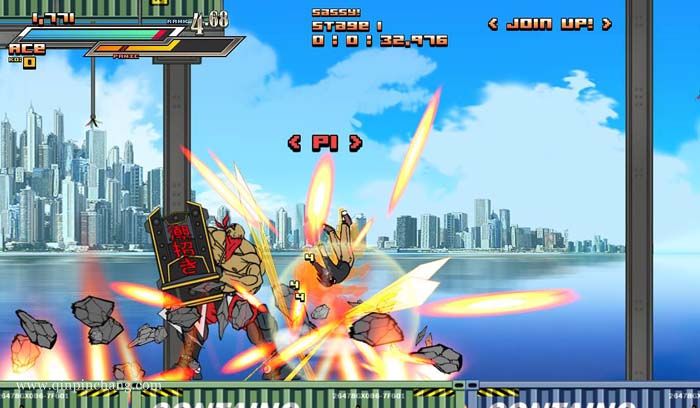
Task: Select the Join Up! player two prompt
Action: point(550,23)
